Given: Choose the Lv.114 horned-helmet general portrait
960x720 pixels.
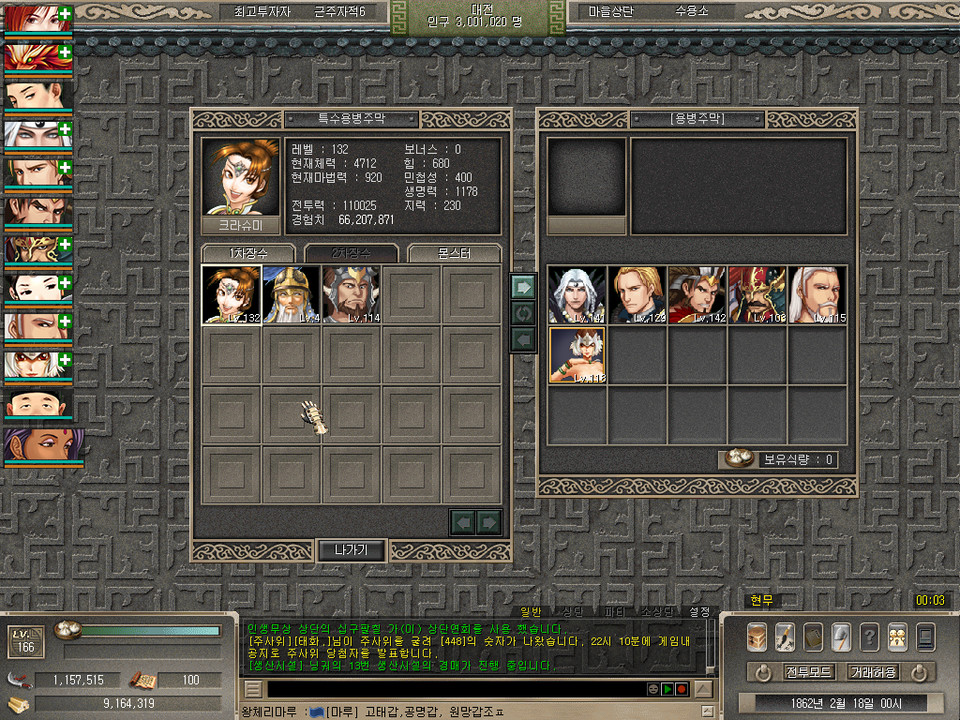Looking at the screenshot, I should (351, 295).
